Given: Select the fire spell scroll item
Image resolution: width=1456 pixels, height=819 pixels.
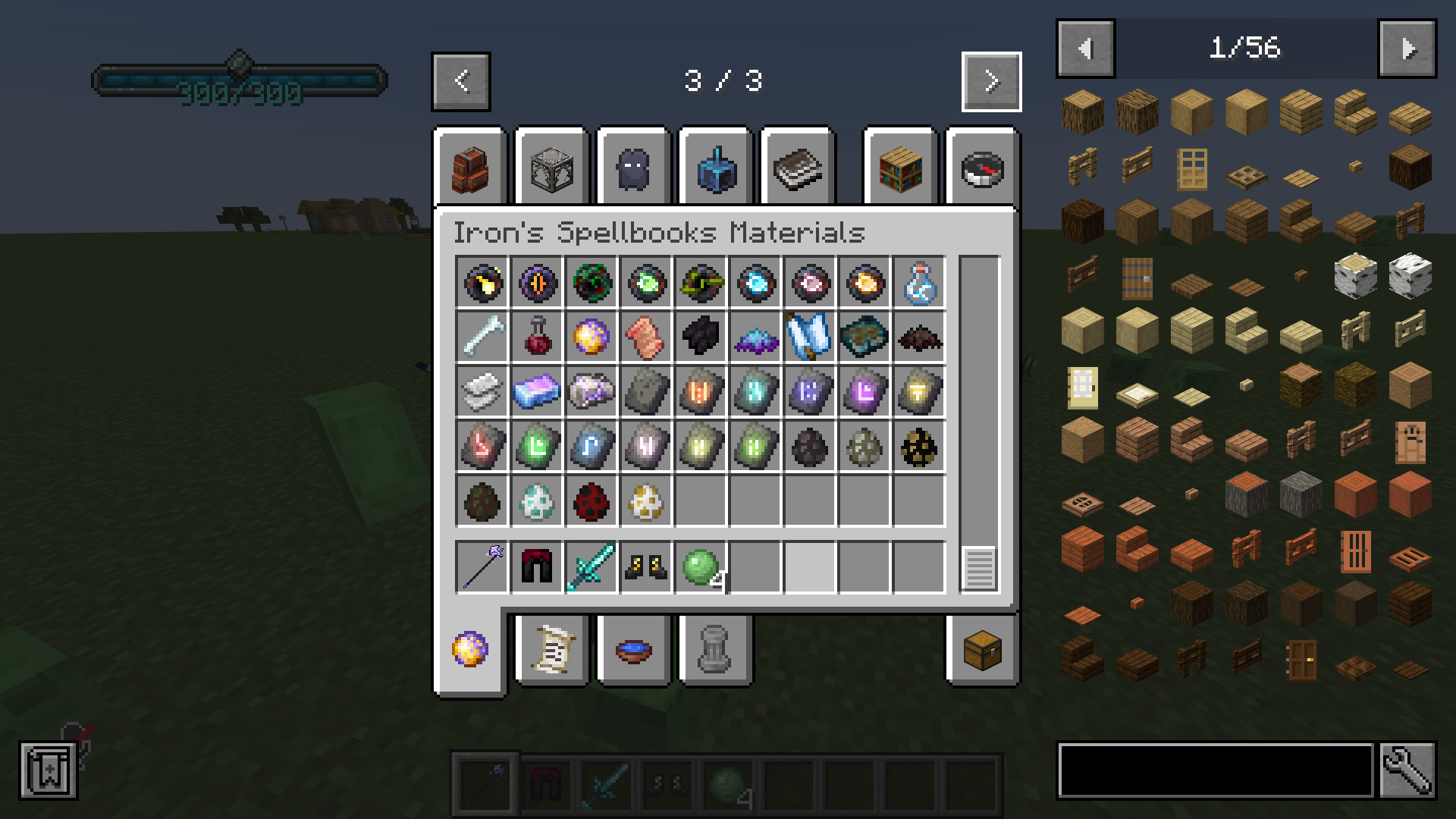Looking at the screenshot, I should 482,284.
